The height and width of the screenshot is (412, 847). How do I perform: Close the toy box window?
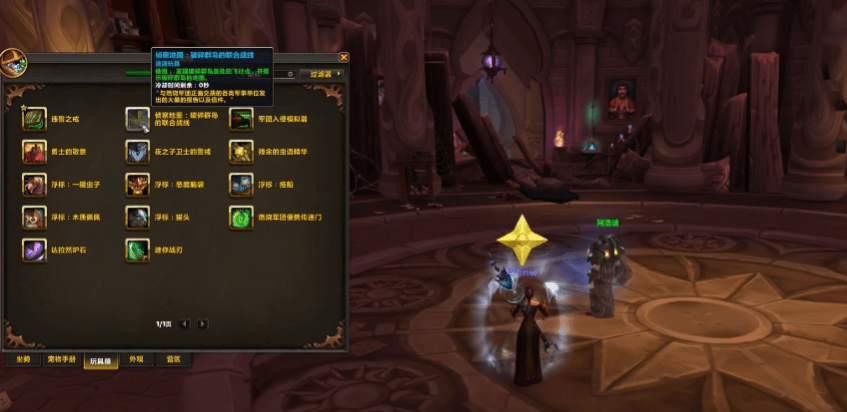344,57
